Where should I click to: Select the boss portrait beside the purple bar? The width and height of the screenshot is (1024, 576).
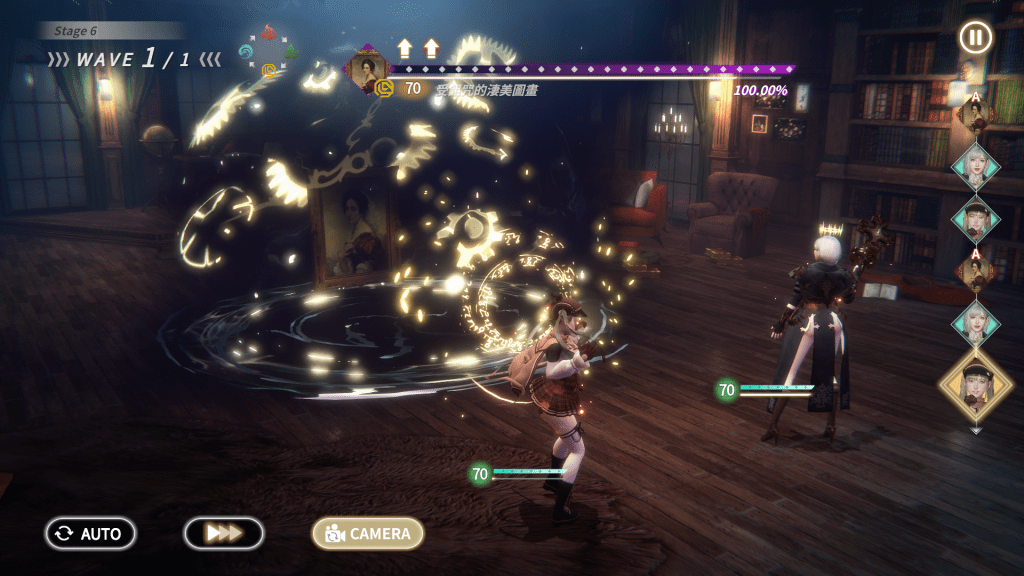coord(367,68)
